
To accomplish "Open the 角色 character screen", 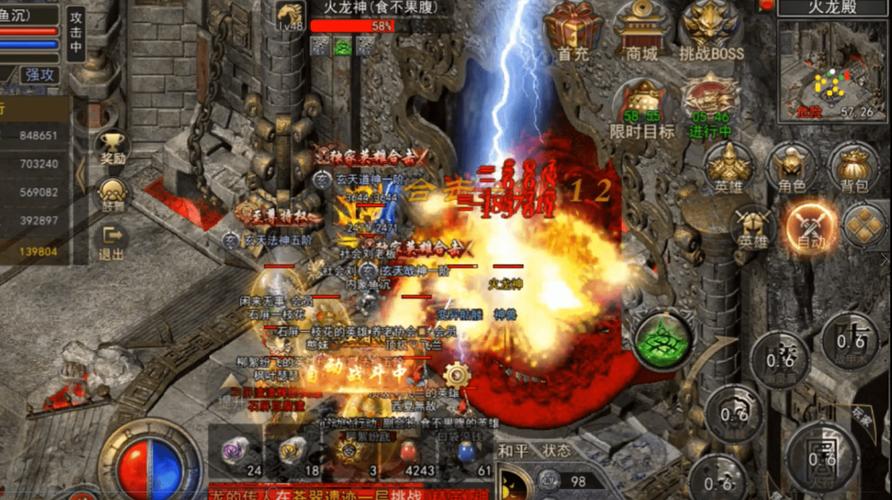I will pos(791,166).
